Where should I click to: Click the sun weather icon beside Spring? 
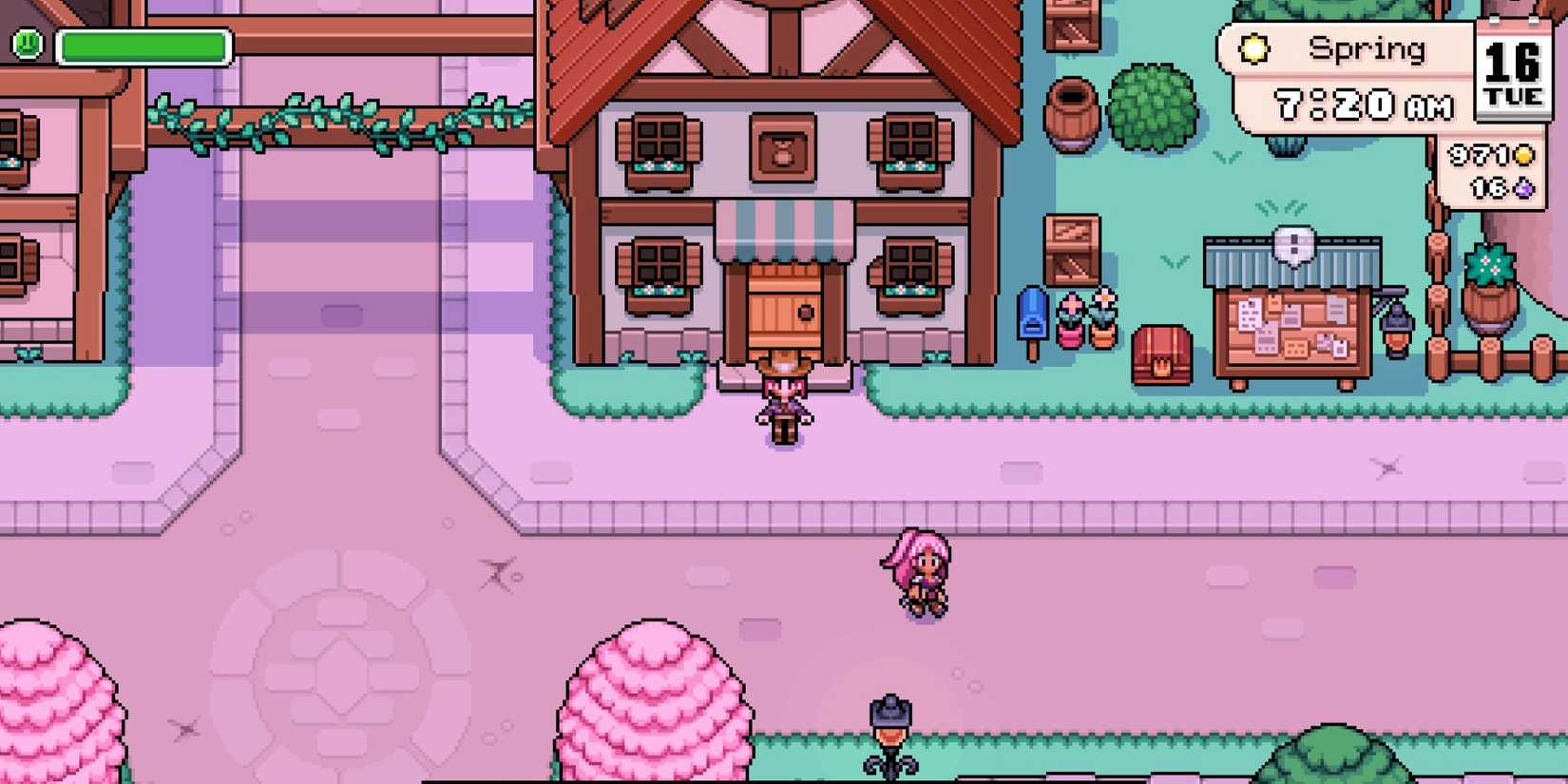[1254, 48]
